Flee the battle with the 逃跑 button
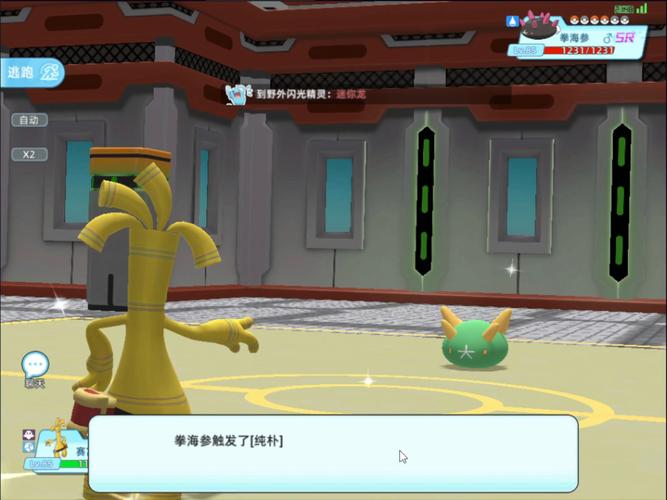This screenshot has width=667, height=500. 32,72
